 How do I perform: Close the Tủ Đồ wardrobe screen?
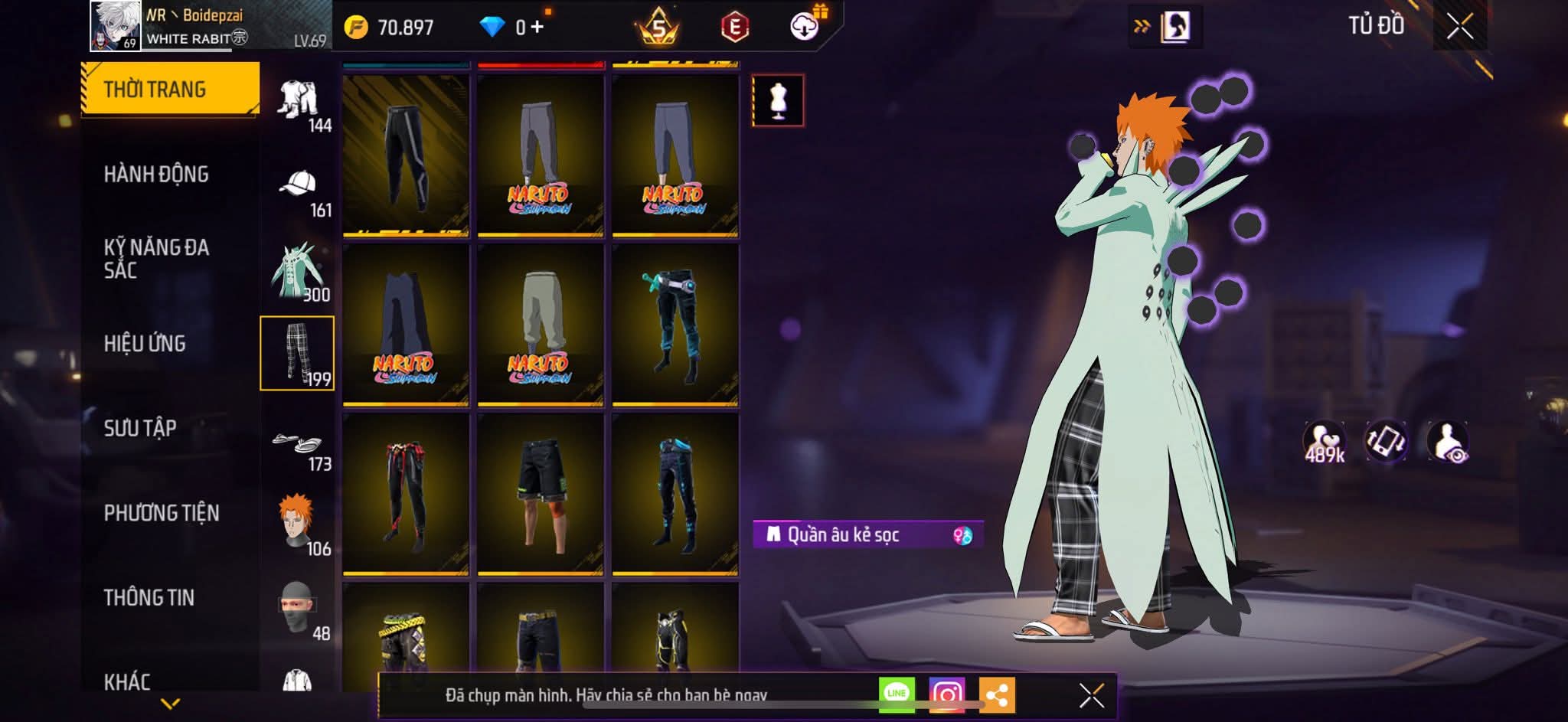[x=1459, y=27]
